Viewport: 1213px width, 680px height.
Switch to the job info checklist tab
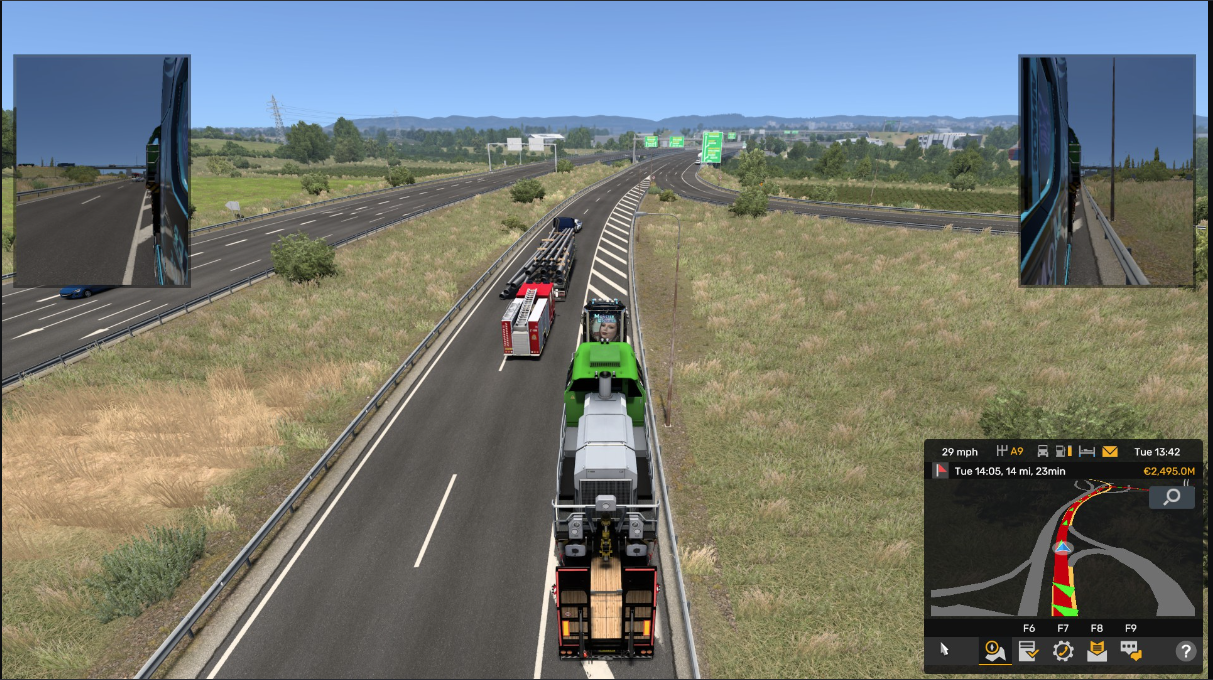pyautogui.click(x=1027, y=651)
